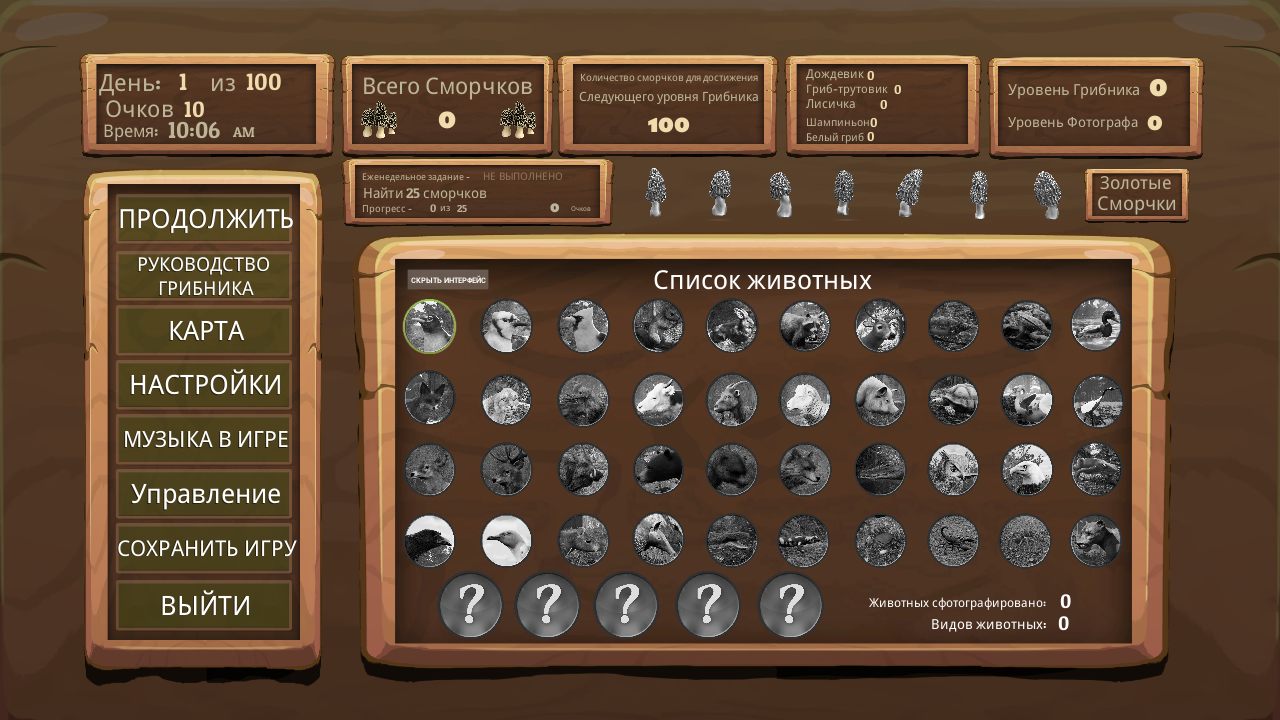Open the КАРТА map menu entry
The width and height of the screenshot is (1280, 720).
[205, 331]
